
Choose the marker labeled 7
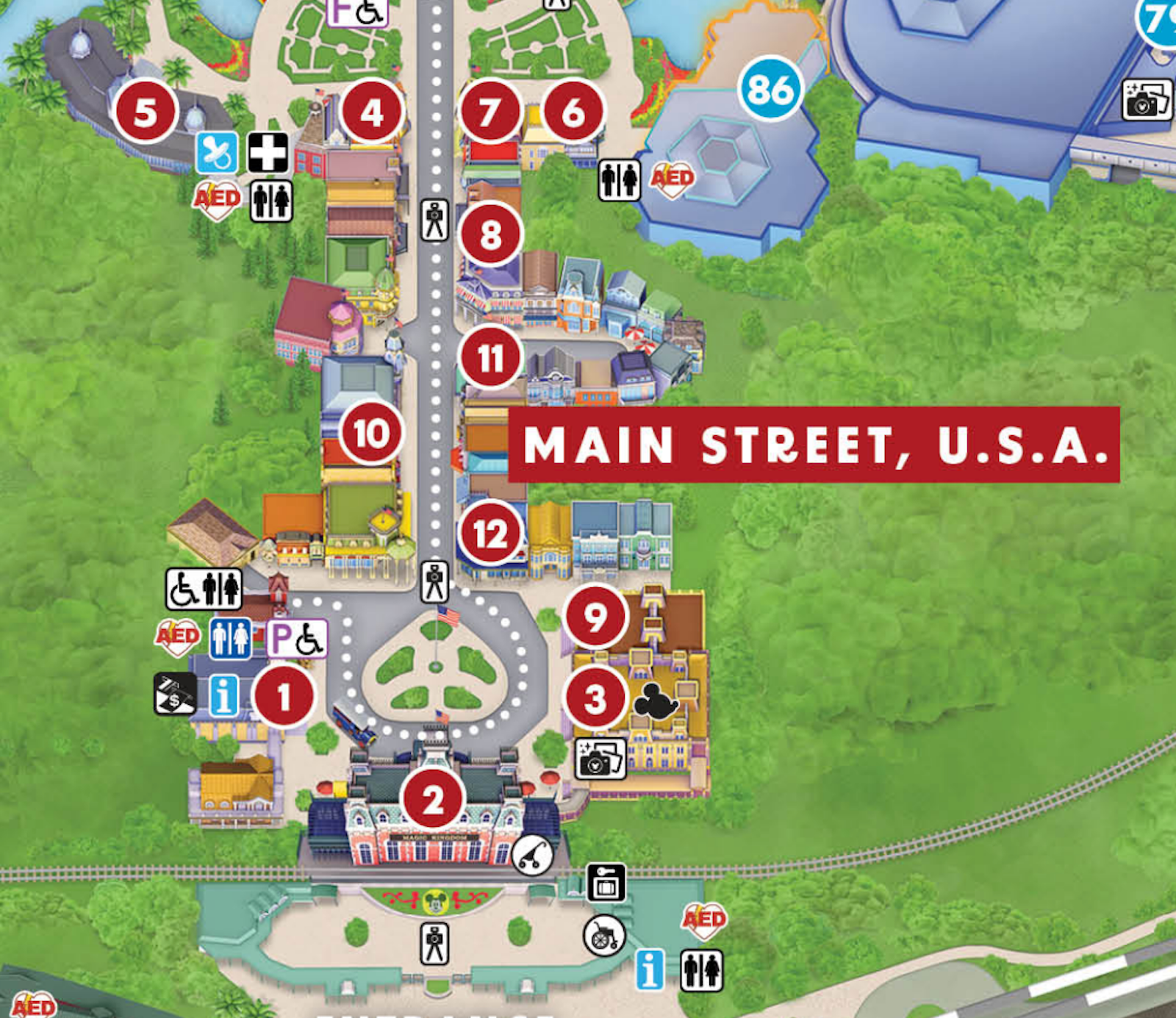(490, 112)
